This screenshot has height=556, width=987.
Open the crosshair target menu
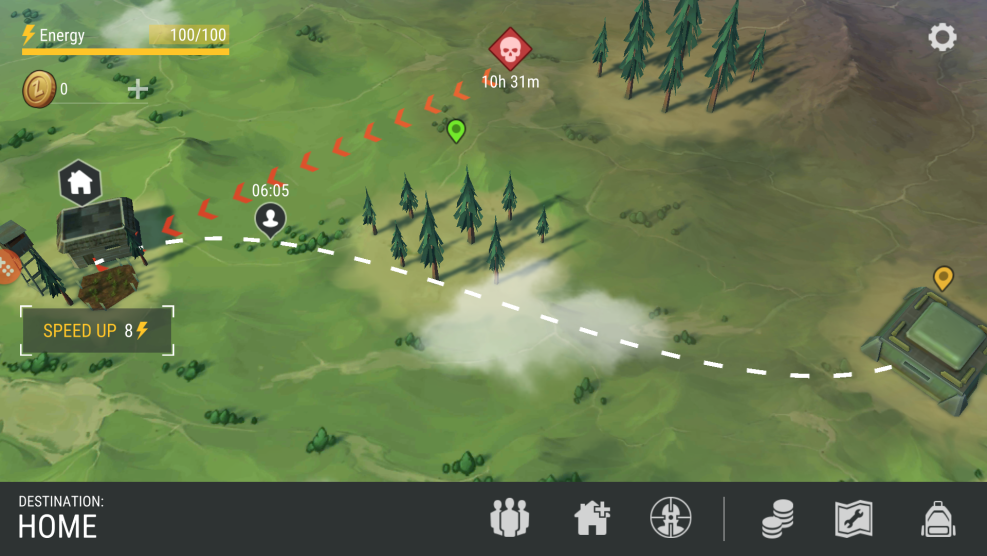pyautogui.click(x=670, y=518)
